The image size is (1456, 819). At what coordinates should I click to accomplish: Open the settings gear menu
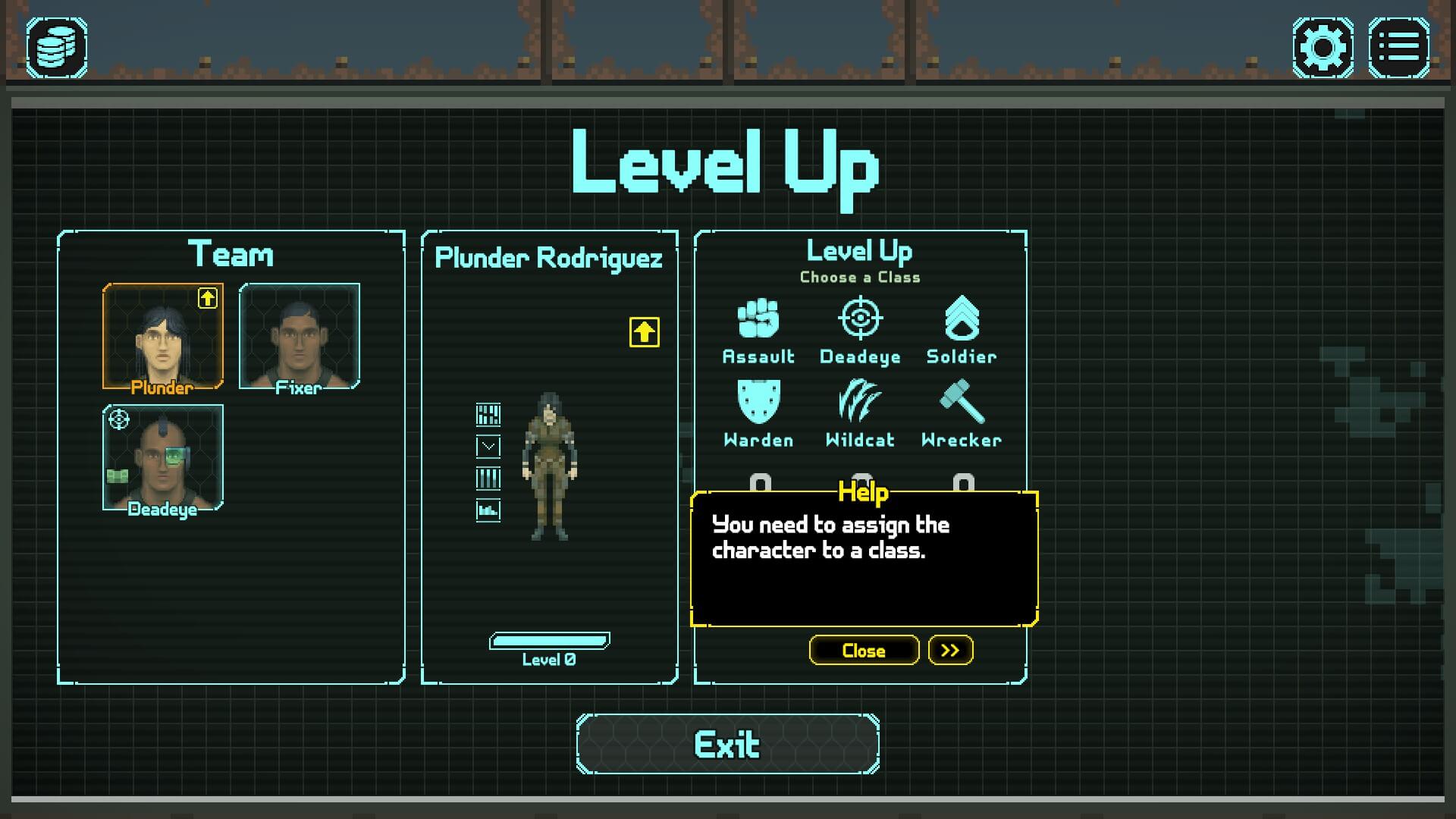[1323, 48]
